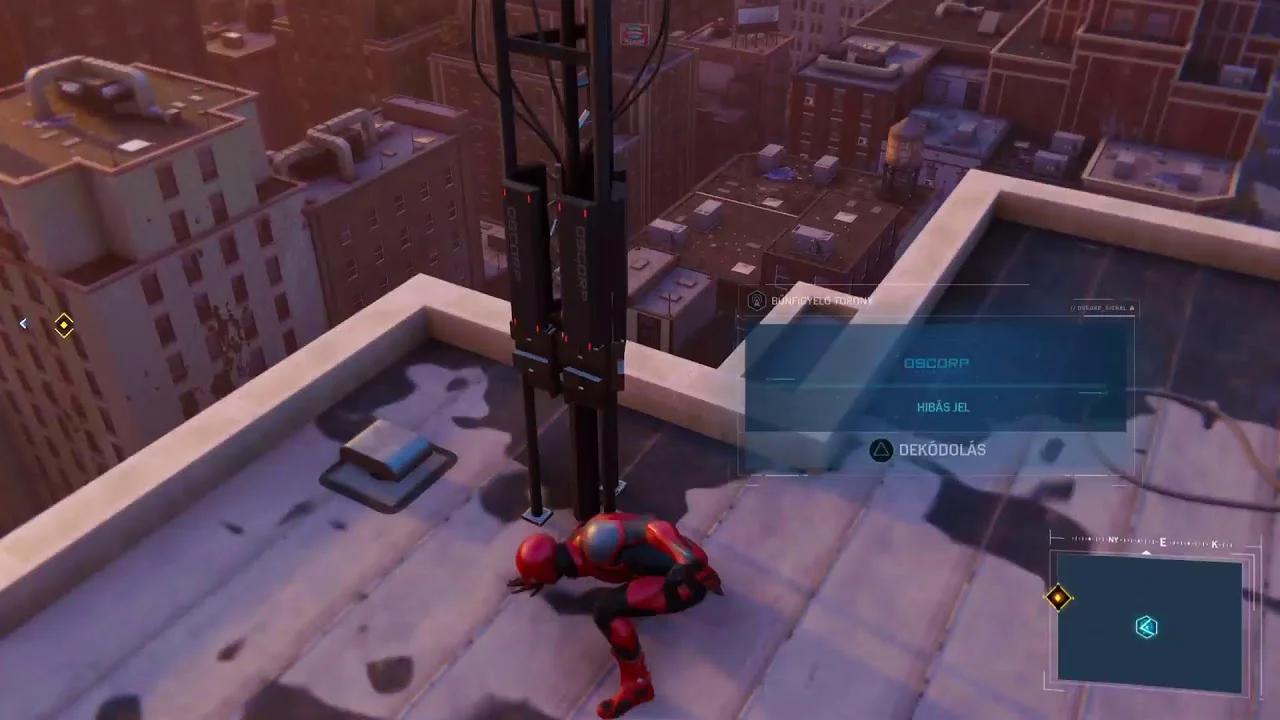The image size is (1280, 720).
Task: Click the NY compass marker on the minimap
Action: [1113, 540]
